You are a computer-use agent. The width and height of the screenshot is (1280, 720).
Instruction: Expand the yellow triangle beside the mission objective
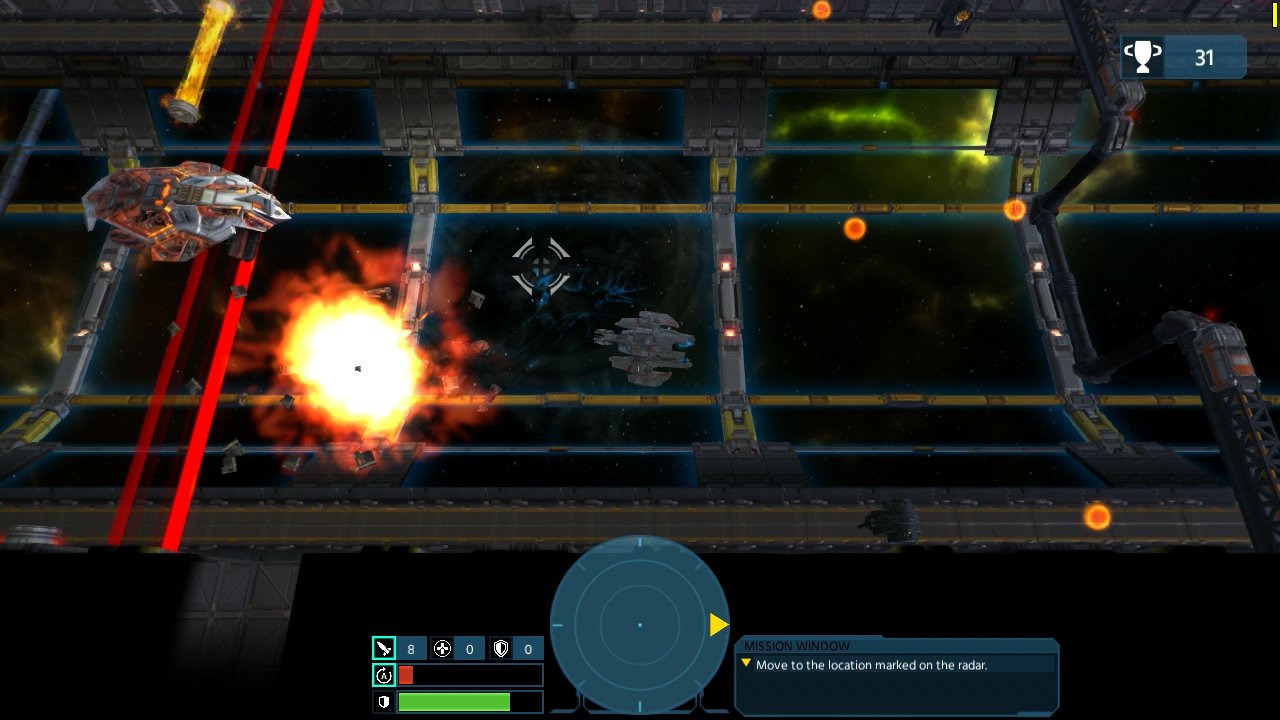point(747,662)
